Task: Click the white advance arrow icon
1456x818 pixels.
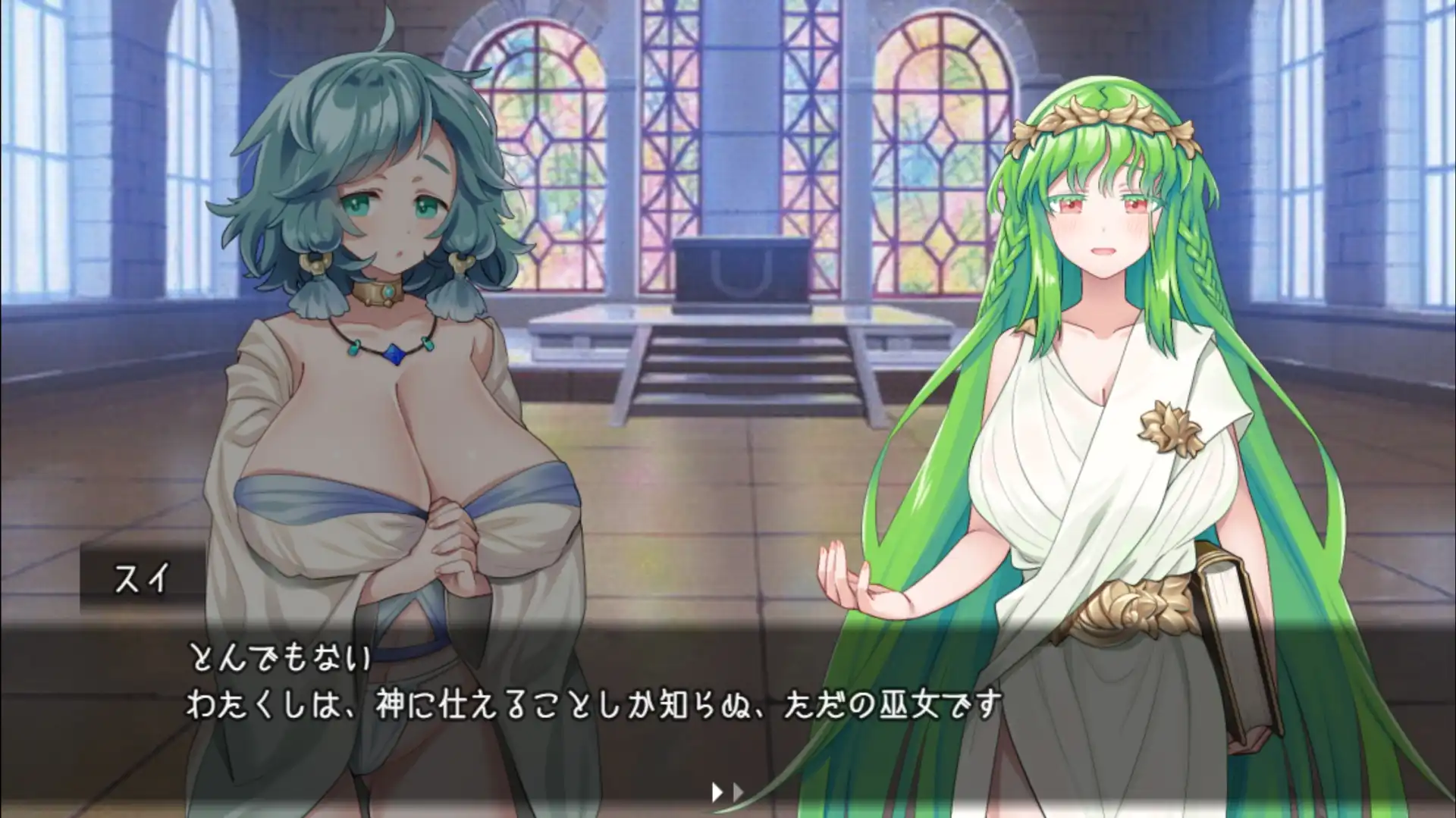Action: click(x=717, y=791)
